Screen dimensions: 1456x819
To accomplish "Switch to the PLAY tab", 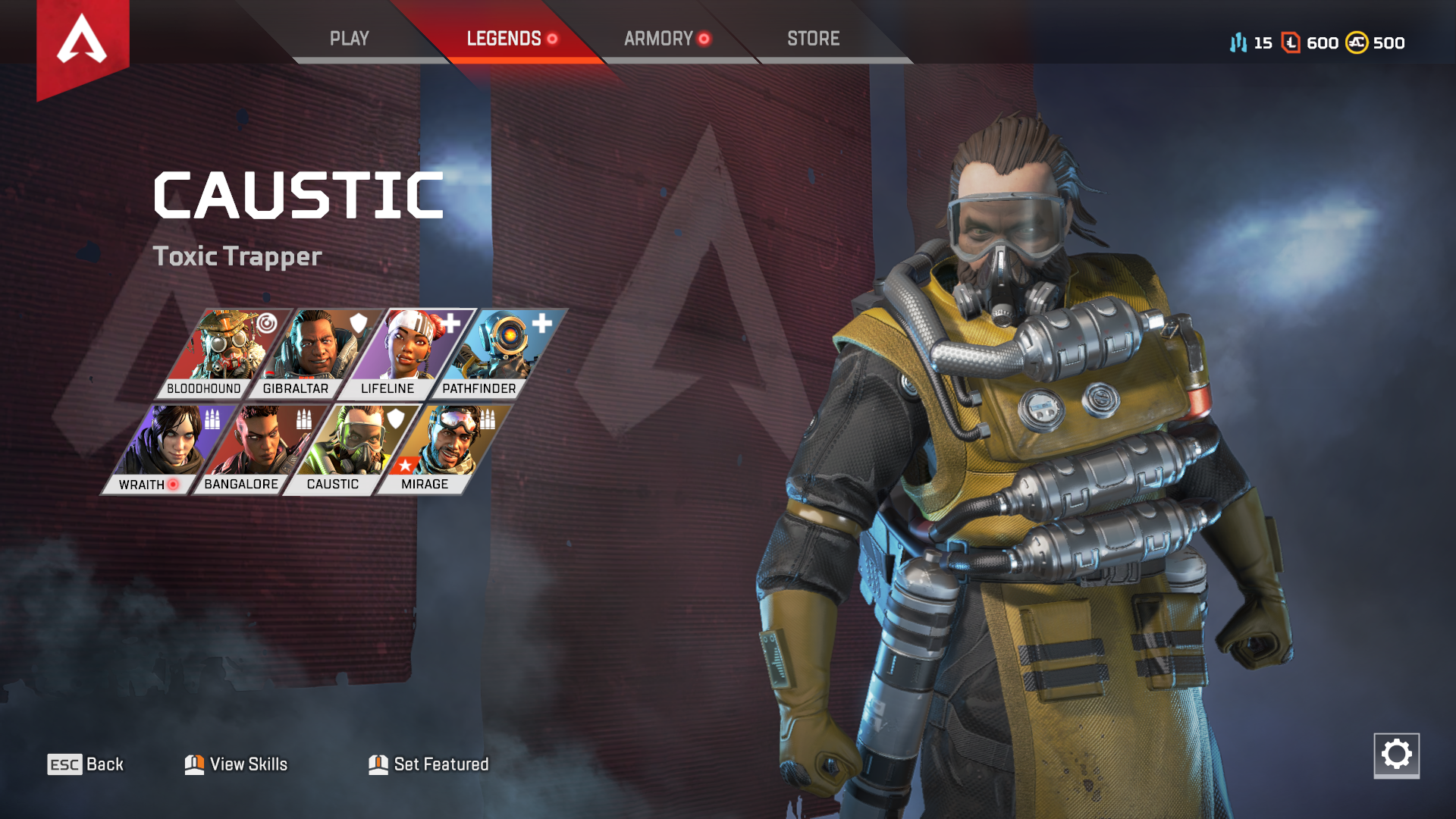I will point(350,39).
